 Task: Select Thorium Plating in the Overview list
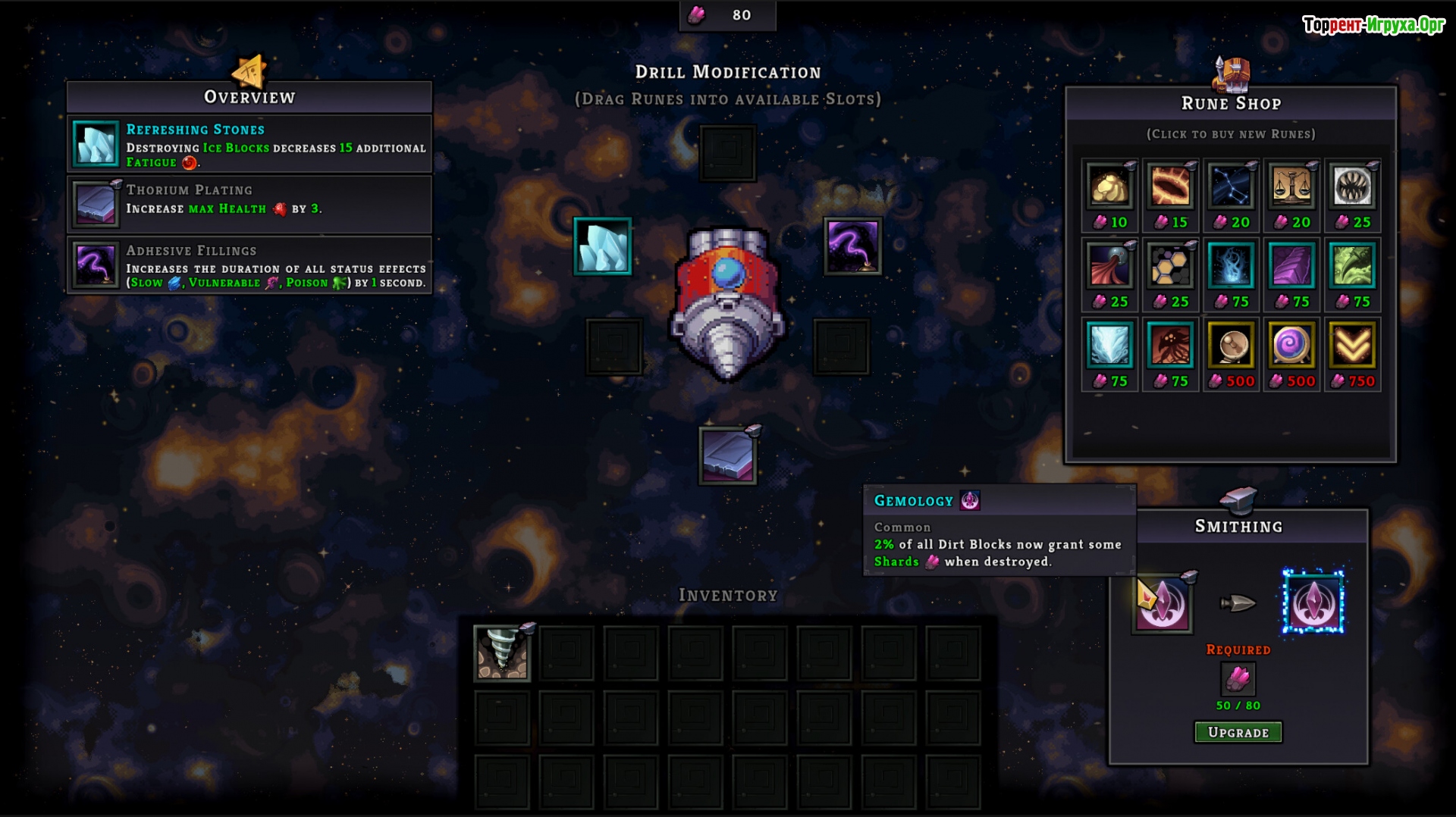tap(249, 205)
